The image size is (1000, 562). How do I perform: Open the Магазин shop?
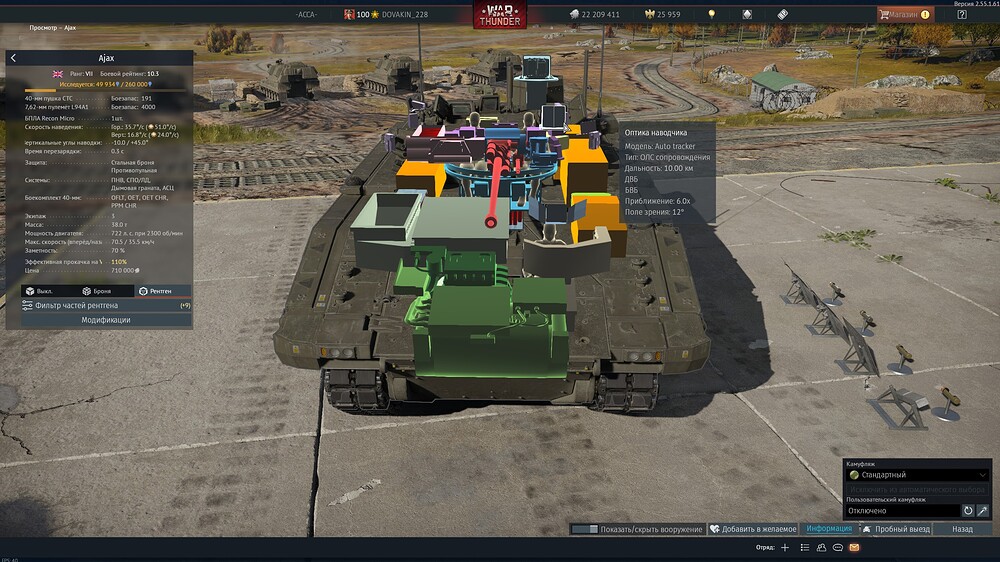pyautogui.click(x=904, y=14)
